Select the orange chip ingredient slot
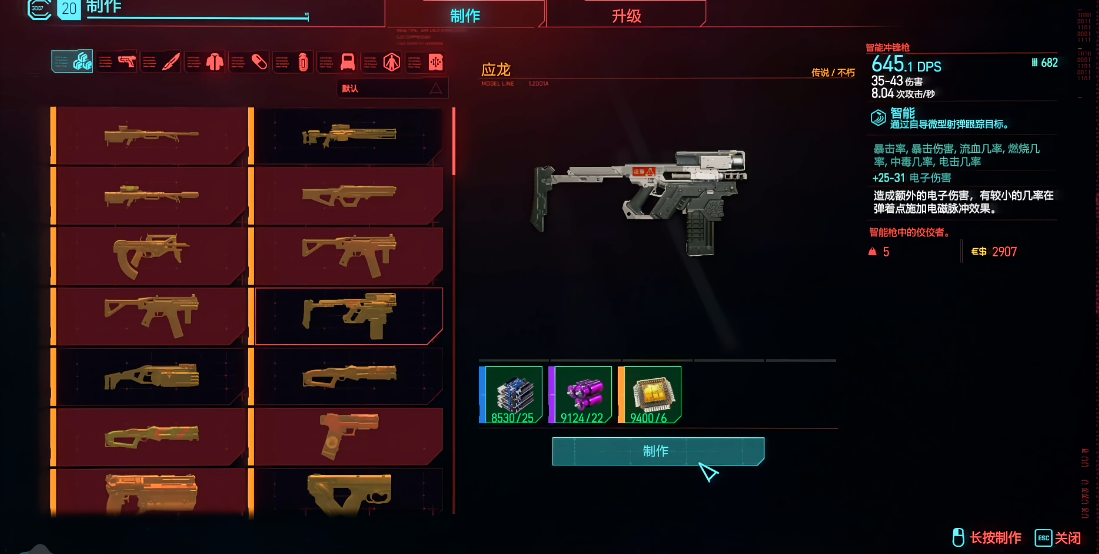The image size is (1099, 554). tap(650, 394)
